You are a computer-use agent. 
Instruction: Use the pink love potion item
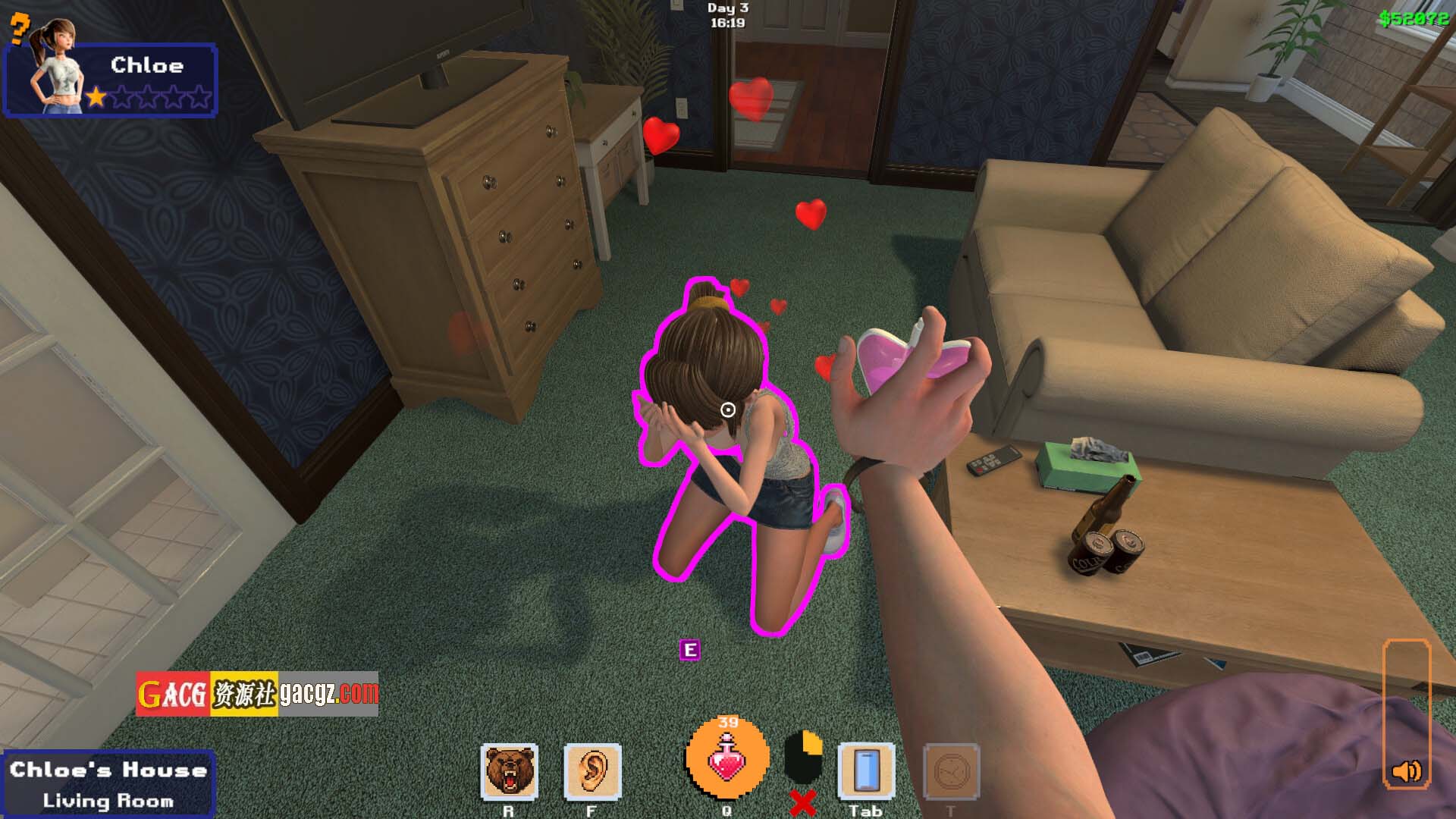point(727,758)
